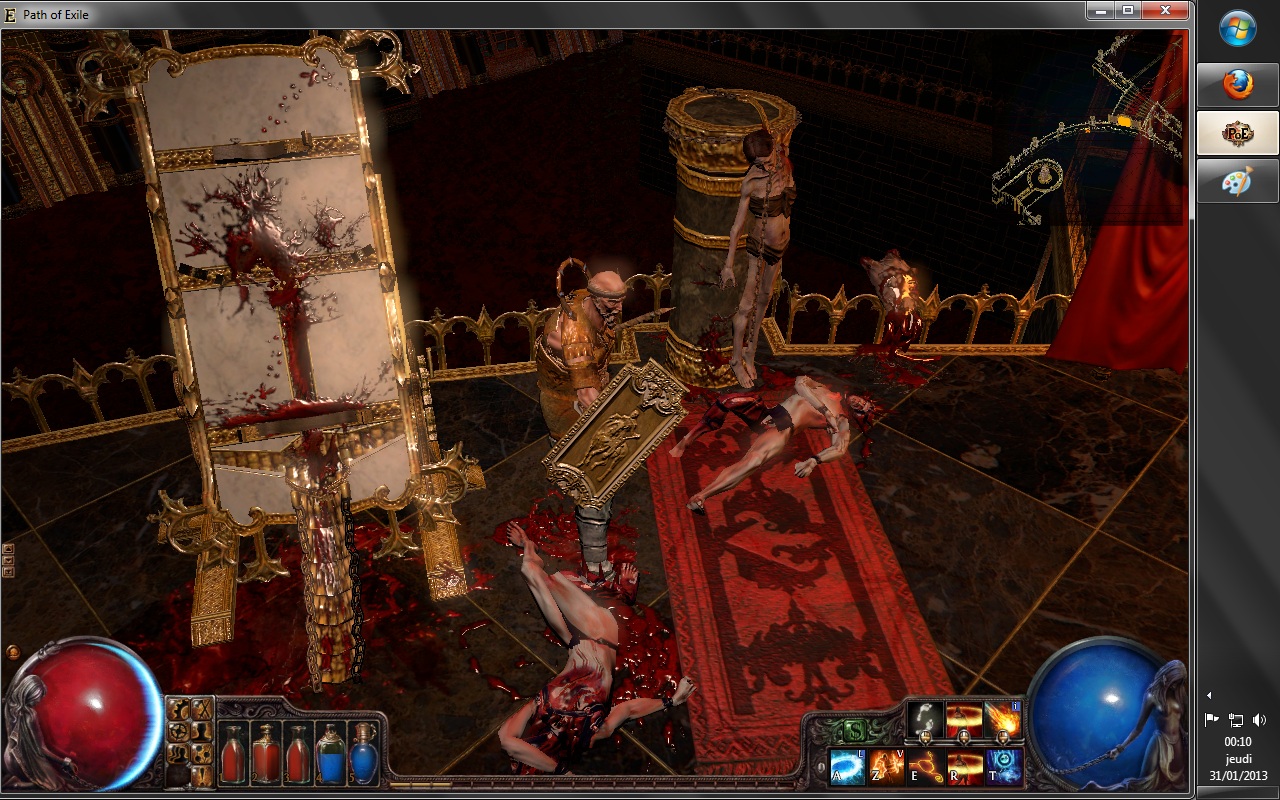
Task: Activate the blue ring skill labeled A
Action: point(848,766)
